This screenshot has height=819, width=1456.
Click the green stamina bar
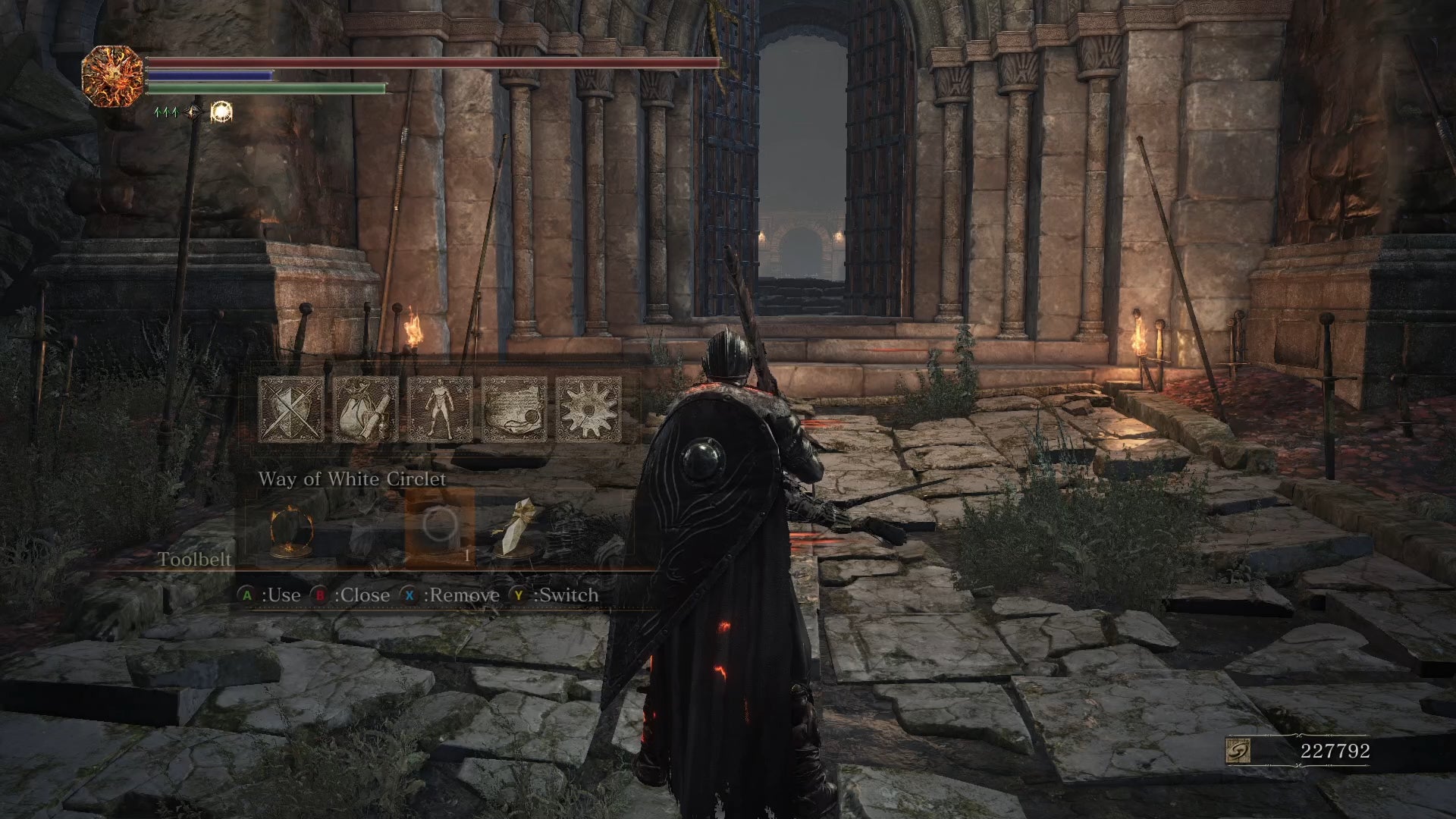coord(254,89)
